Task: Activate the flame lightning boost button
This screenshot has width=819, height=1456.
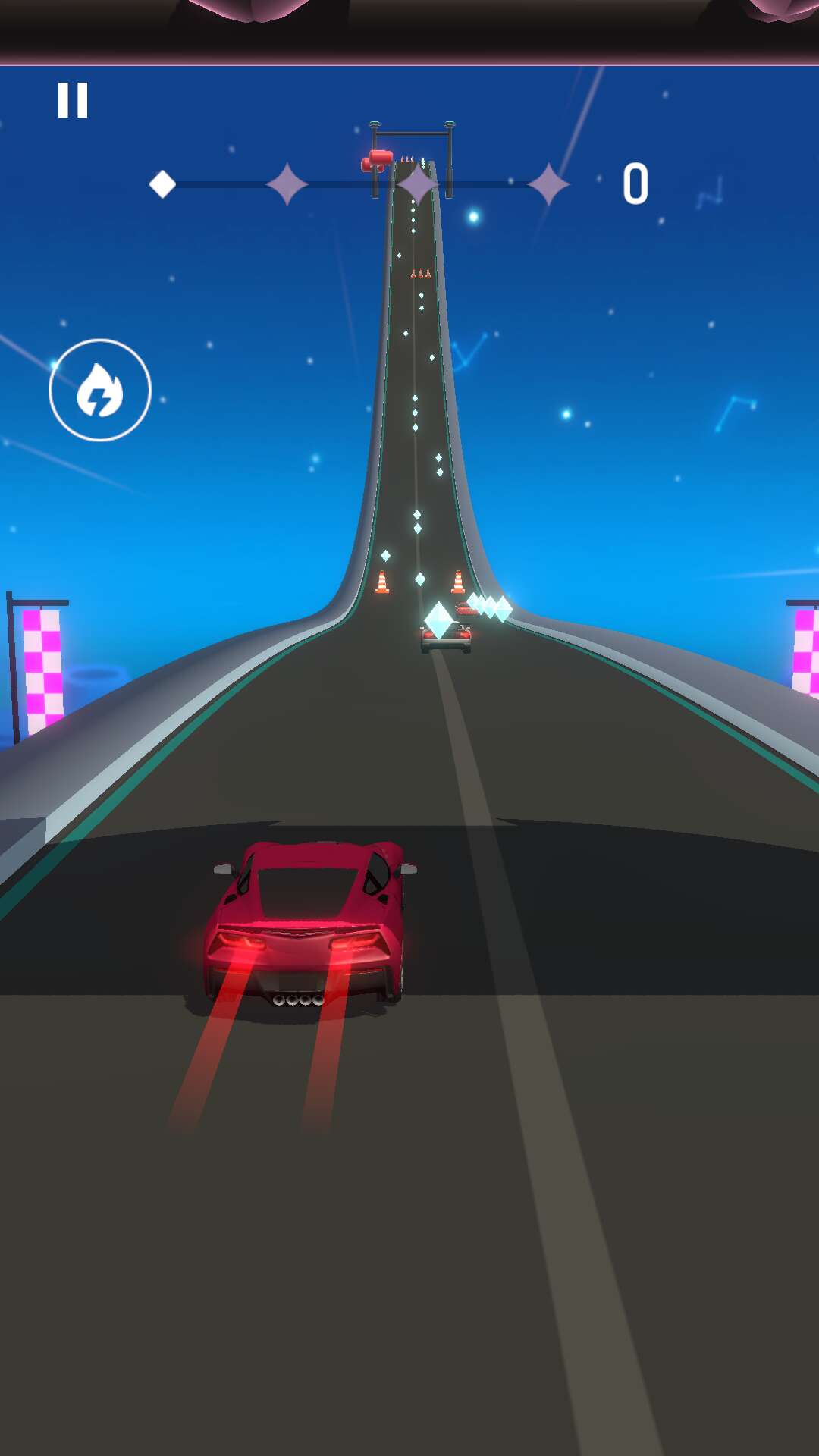Action: point(100,390)
